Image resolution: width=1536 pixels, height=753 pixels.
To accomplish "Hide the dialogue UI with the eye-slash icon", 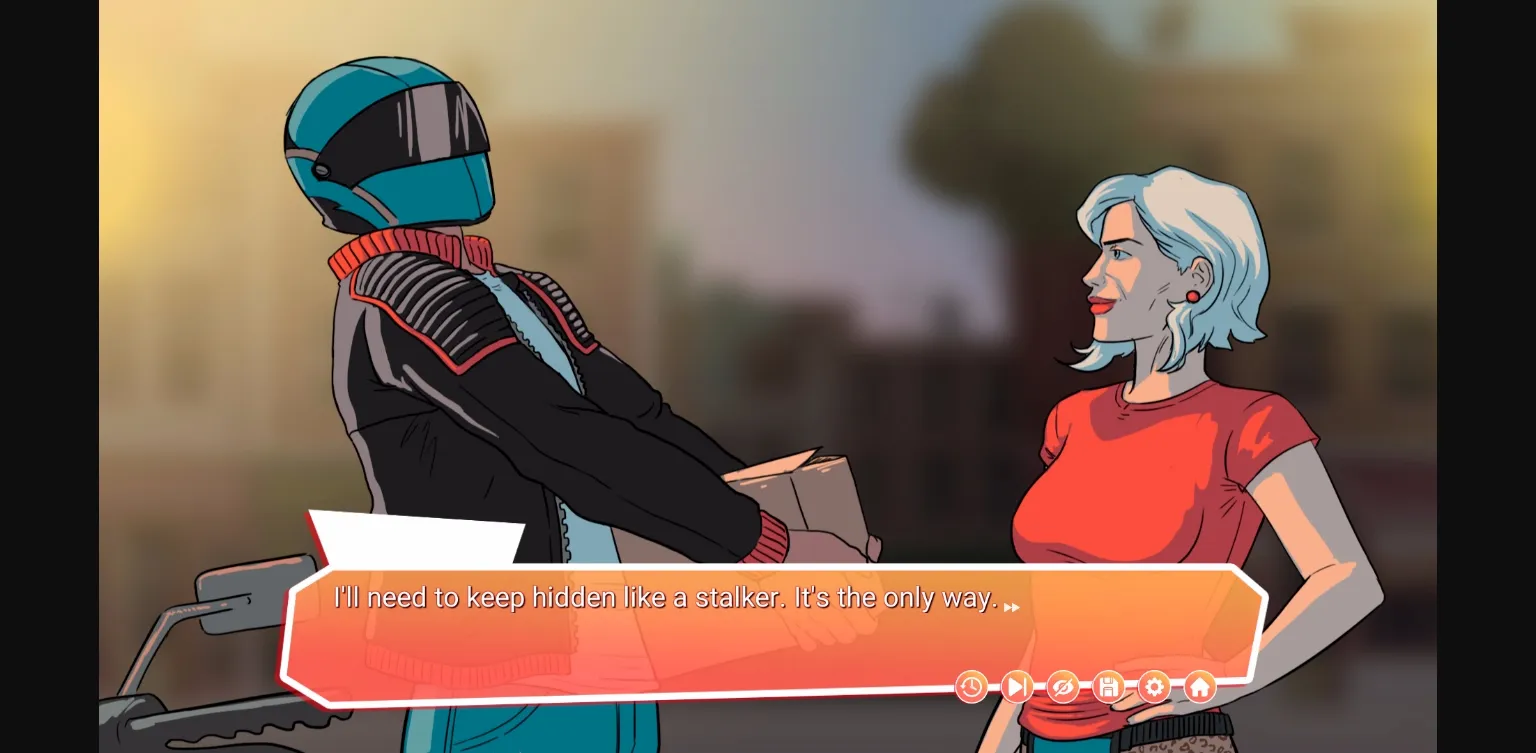I will pos(1062,687).
